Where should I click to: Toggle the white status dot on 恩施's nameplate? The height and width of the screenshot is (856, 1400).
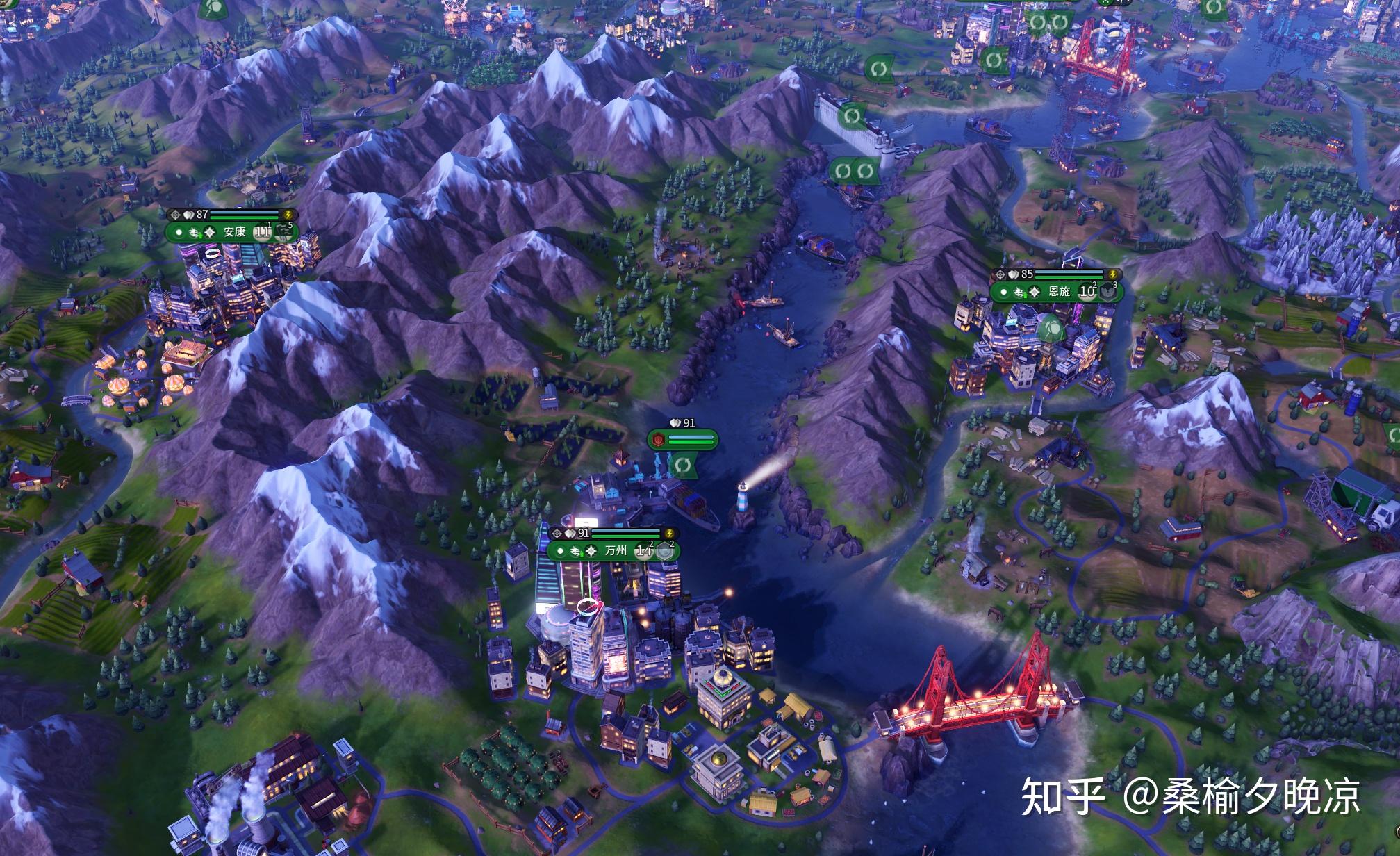[x=1004, y=293]
